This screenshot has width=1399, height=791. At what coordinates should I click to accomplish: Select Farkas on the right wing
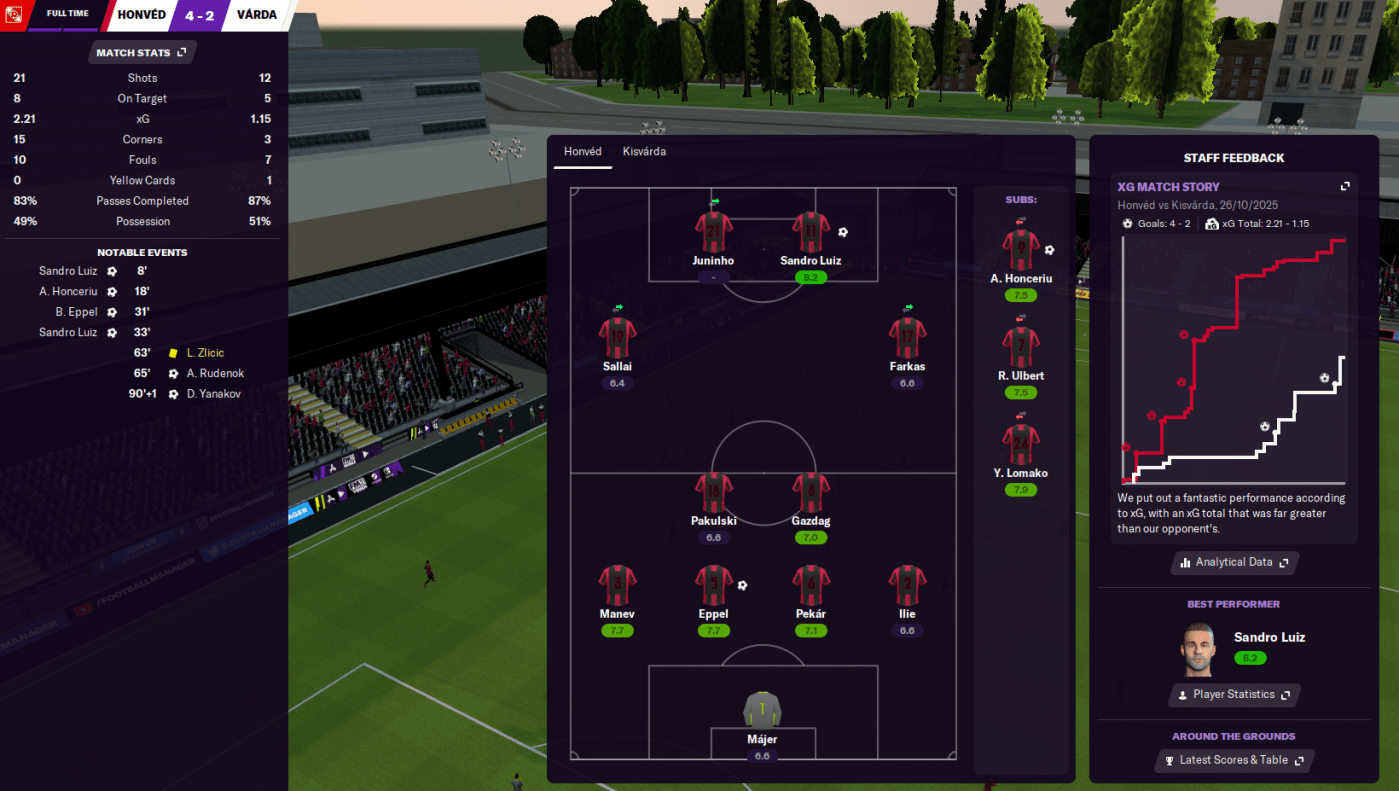click(907, 338)
